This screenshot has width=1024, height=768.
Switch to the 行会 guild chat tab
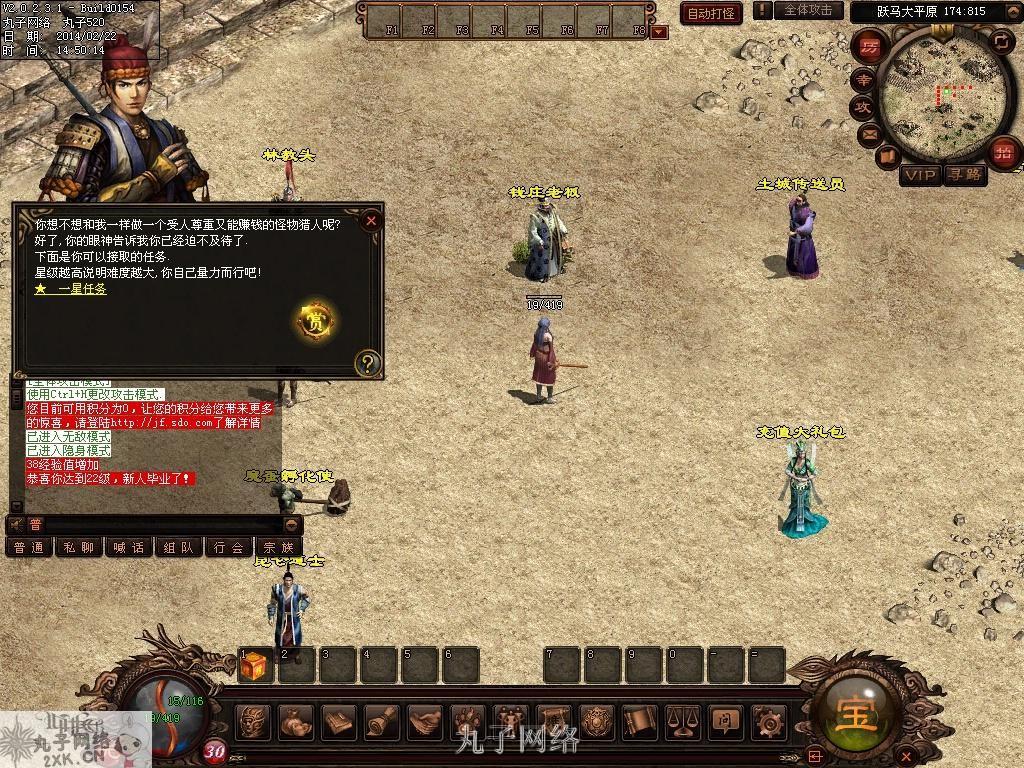(228, 547)
